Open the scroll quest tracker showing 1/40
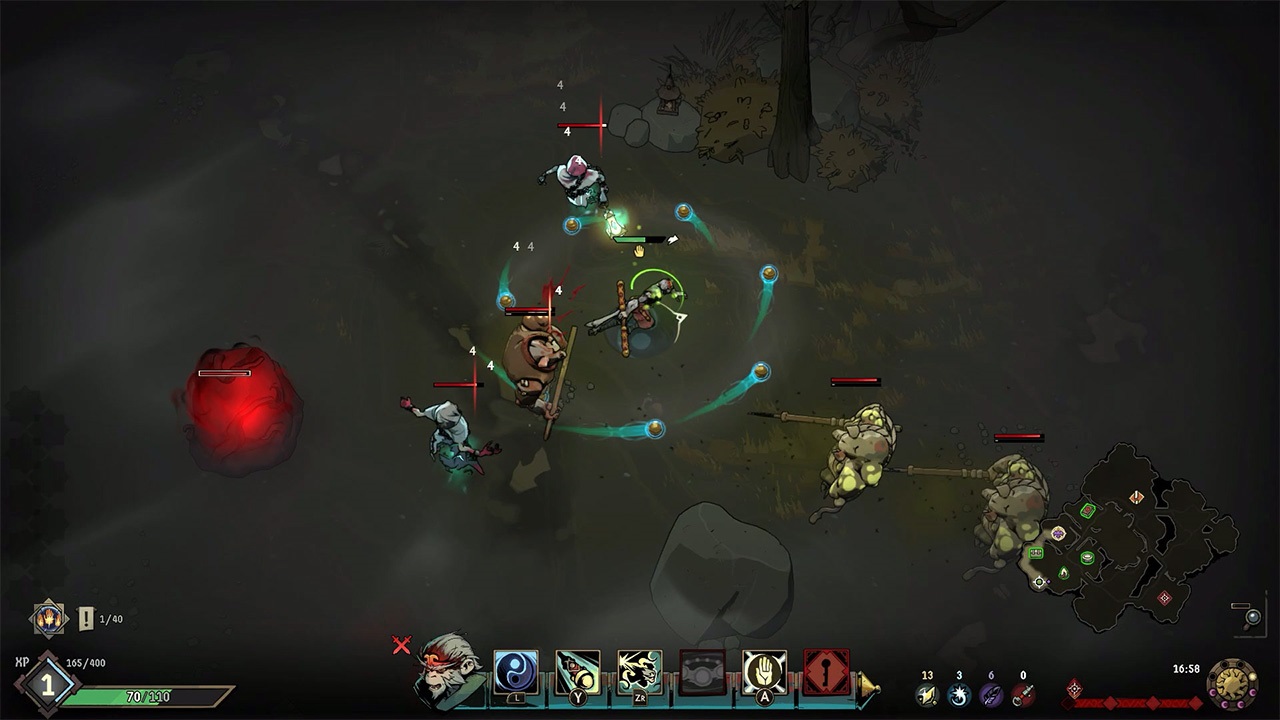 coord(85,618)
